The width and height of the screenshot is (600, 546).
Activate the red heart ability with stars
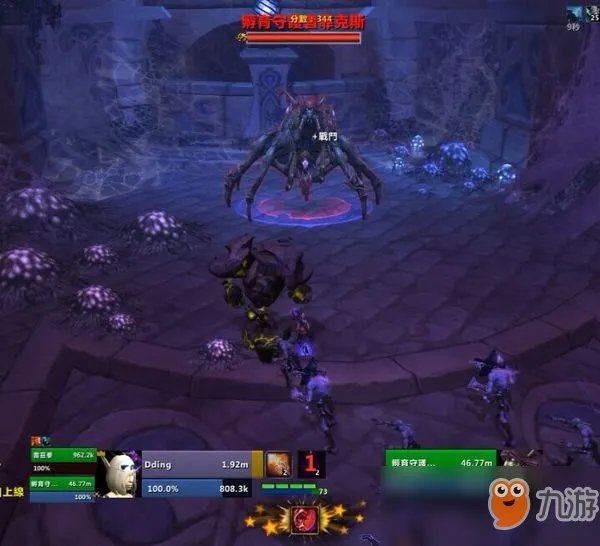(x=301, y=519)
